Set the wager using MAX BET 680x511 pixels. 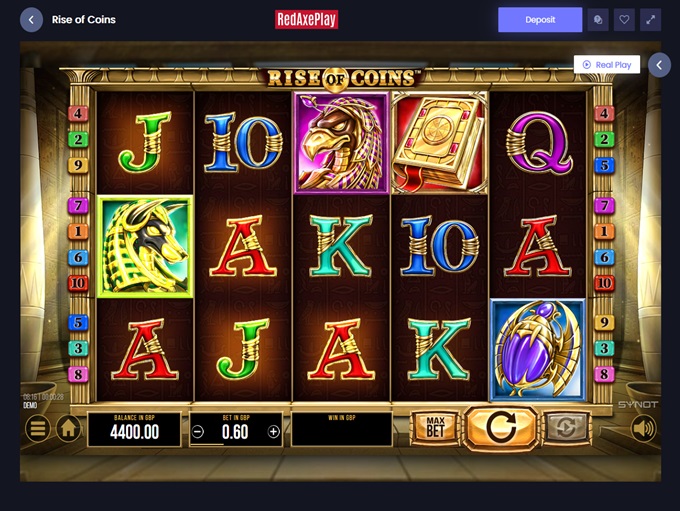pos(435,428)
